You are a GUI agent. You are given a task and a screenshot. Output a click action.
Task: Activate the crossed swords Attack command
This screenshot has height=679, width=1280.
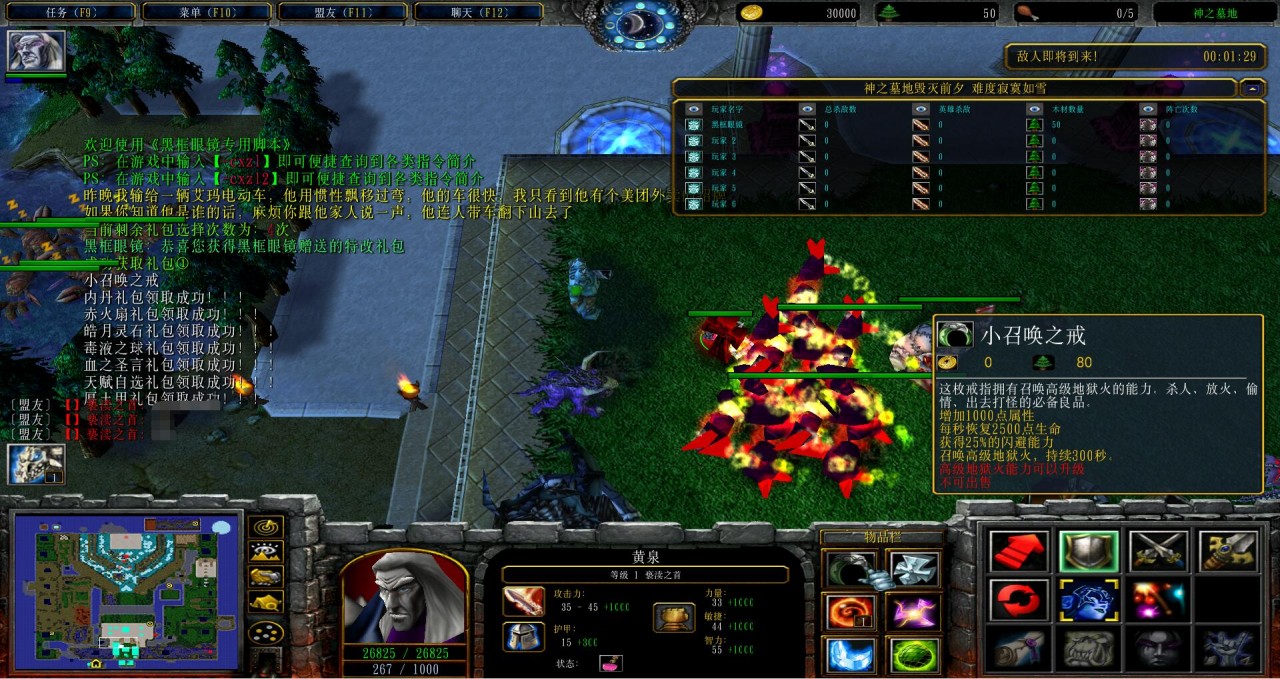pyautogui.click(x=1158, y=551)
